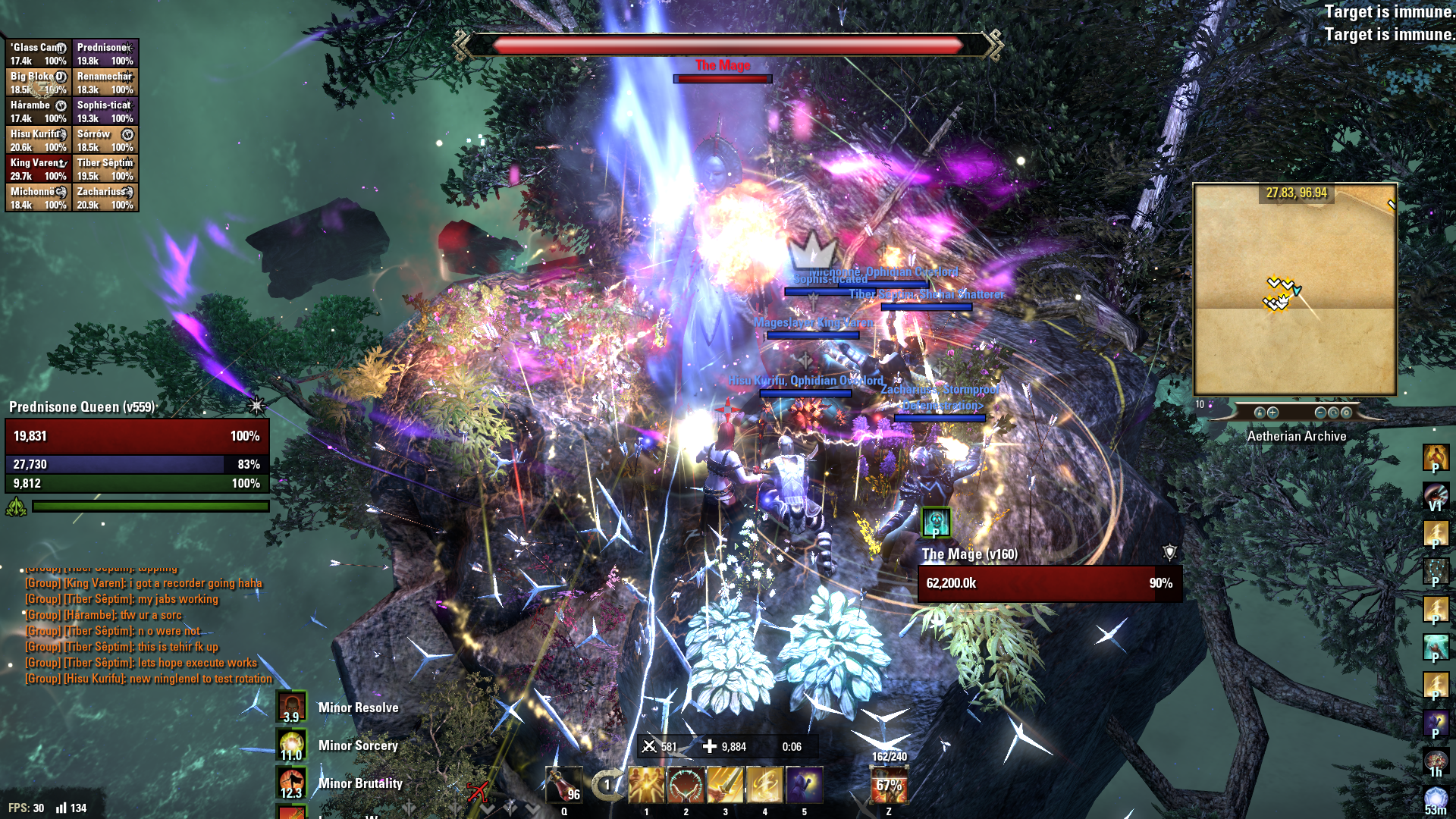Image resolution: width=1456 pixels, height=819 pixels.
Task: Use the red potion quickslot
Action: click(x=563, y=786)
